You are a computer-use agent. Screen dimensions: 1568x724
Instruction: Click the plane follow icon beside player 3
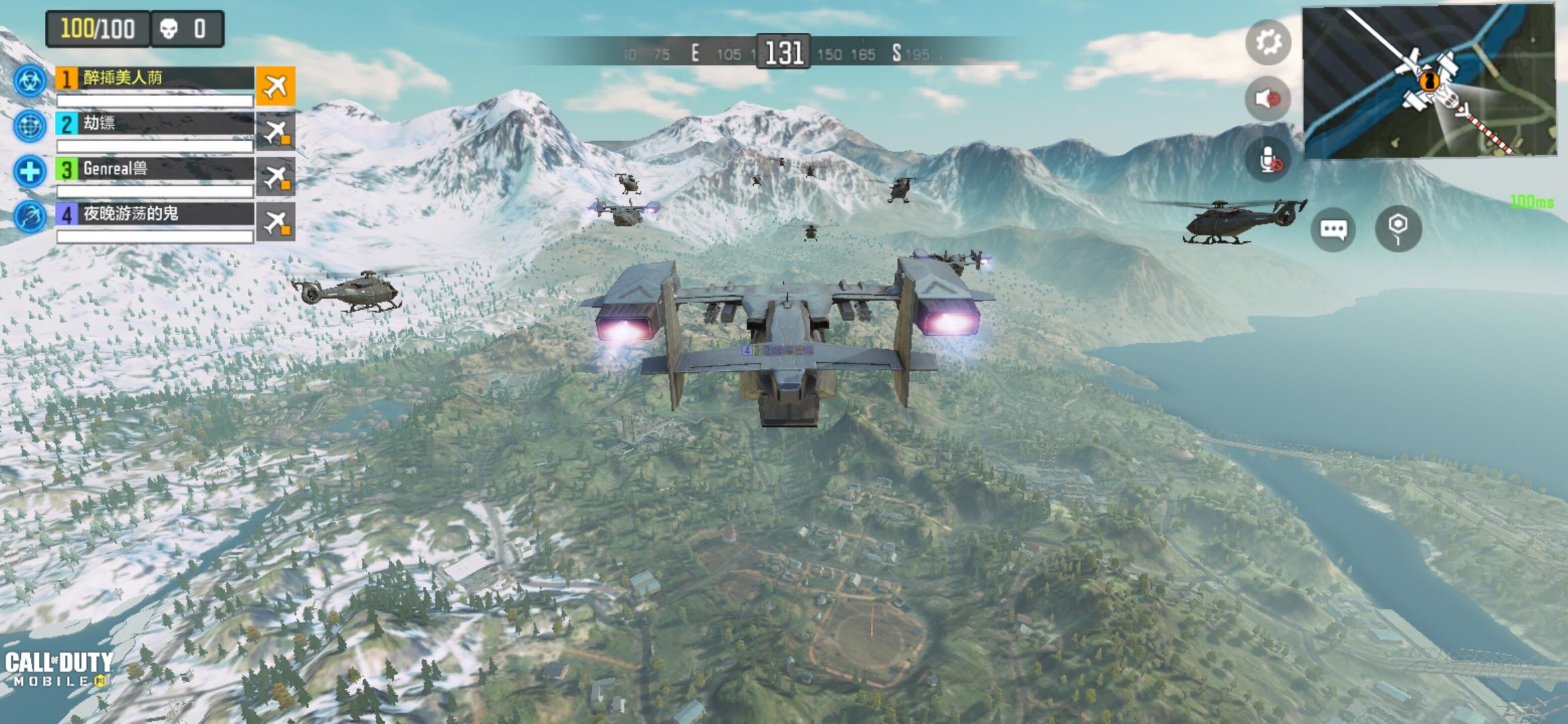click(275, 176)
